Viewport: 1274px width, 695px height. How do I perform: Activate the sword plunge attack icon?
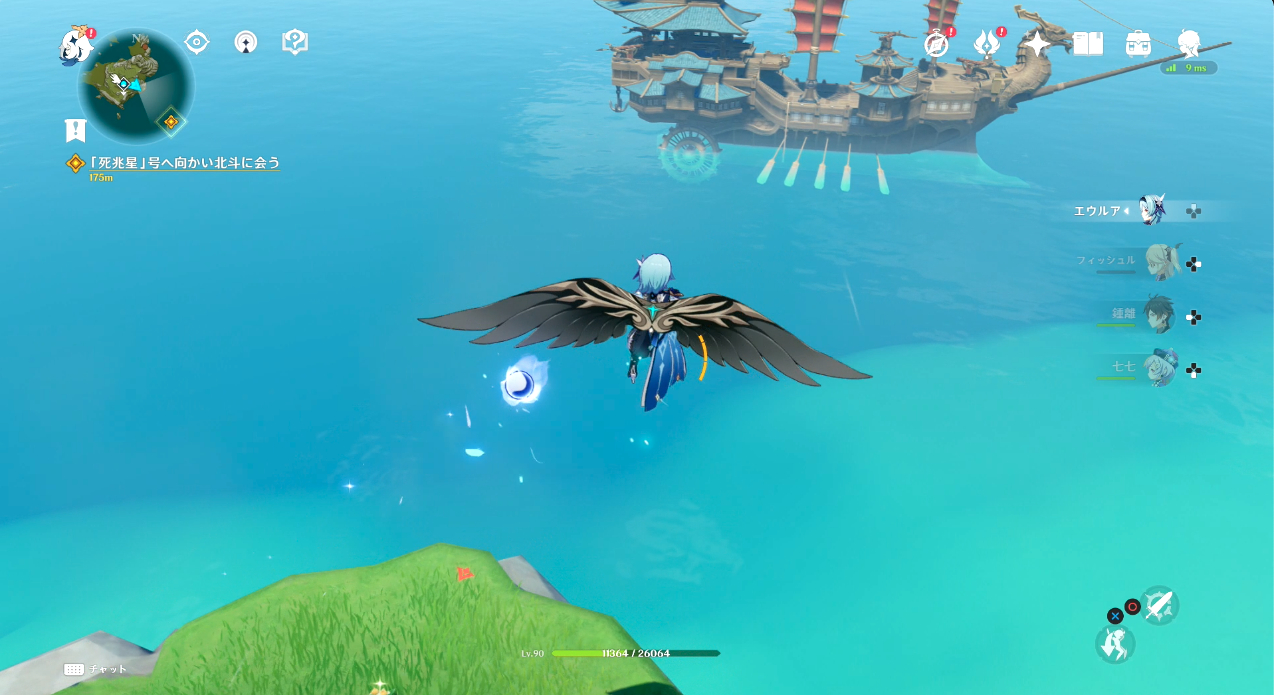[x=1159, y=606]
